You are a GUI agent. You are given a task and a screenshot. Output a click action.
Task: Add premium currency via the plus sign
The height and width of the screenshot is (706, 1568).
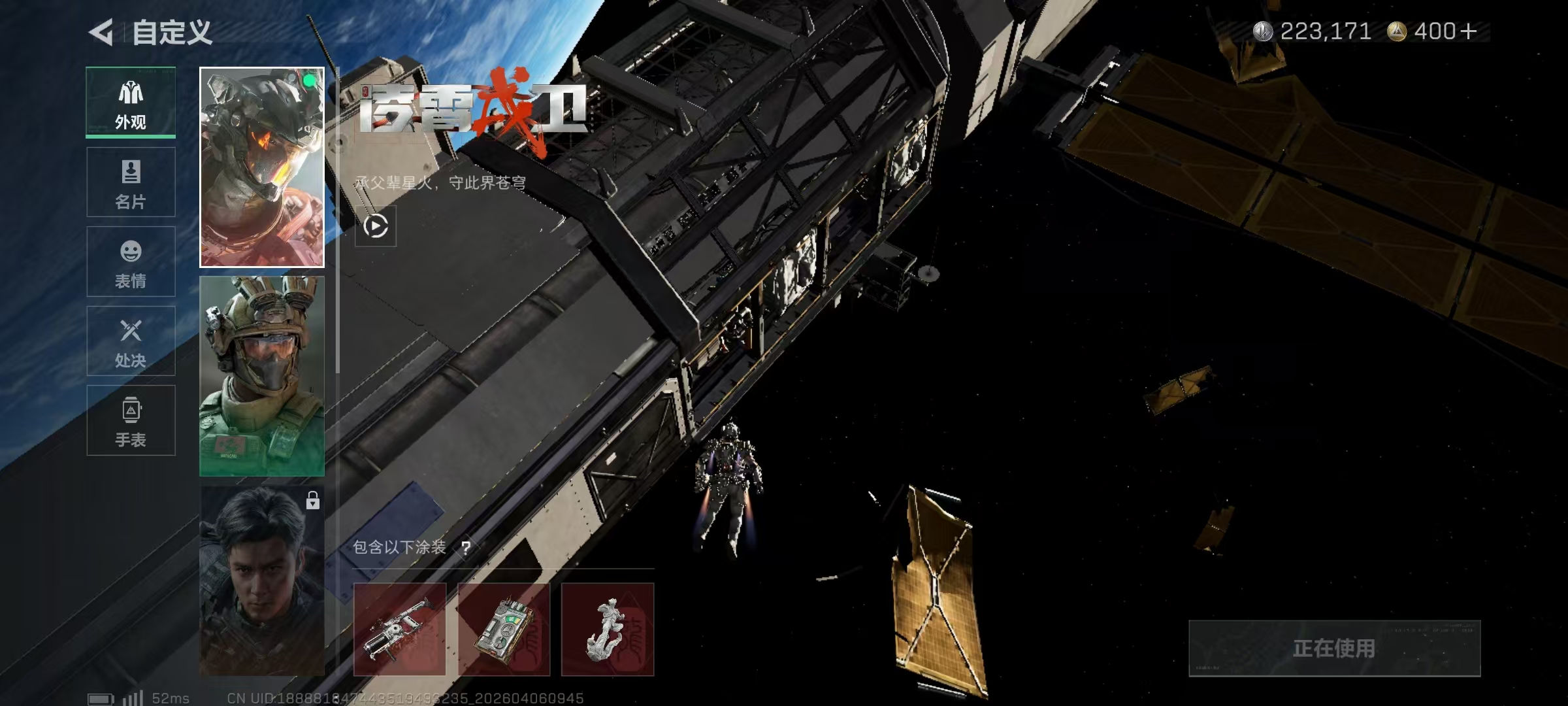coord(1468,31)
